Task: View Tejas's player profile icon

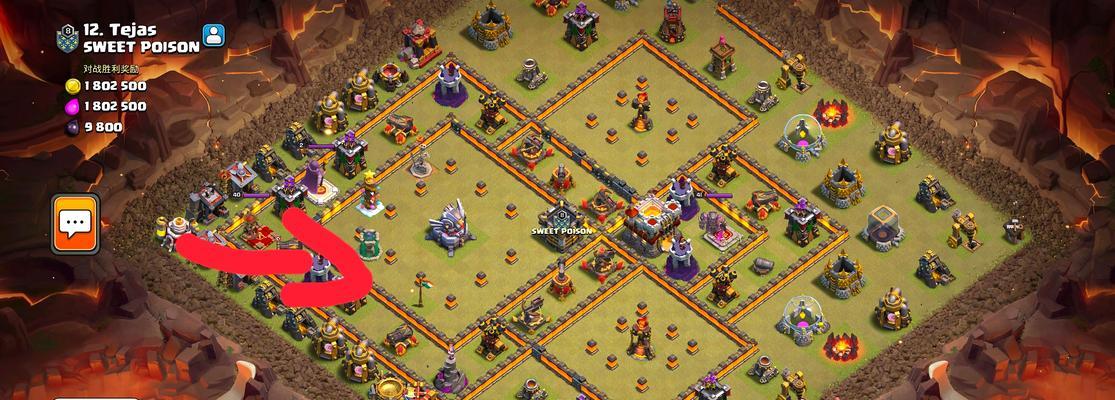Action: click(213, 36)
